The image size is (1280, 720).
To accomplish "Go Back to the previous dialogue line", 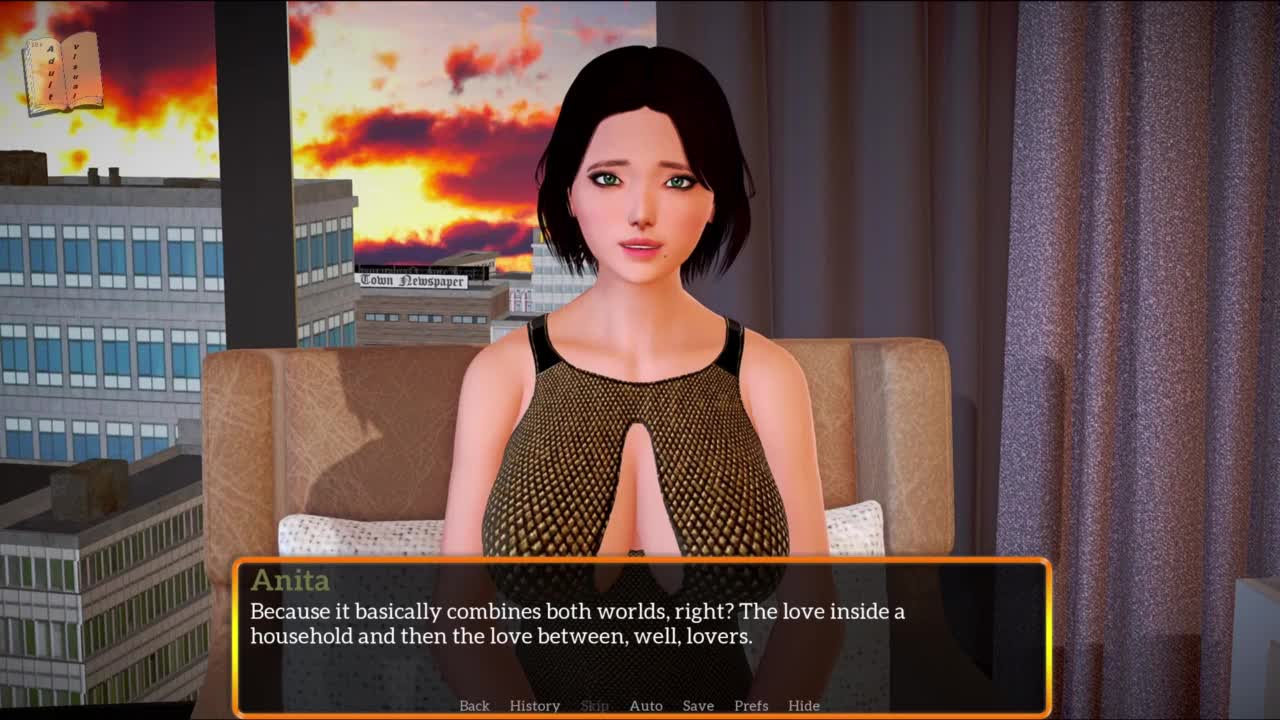I will [x=474, y=706].
